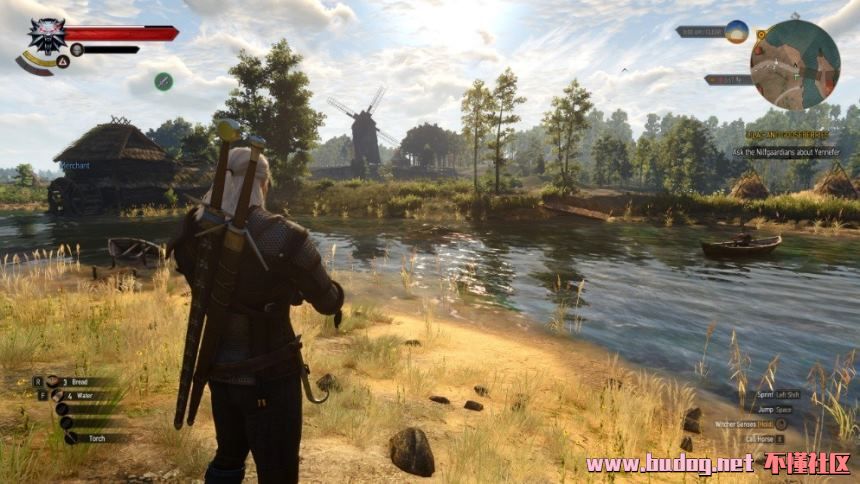Use the Bread quick slot
Screen dimensions: 860x484
tap(80, 381)
